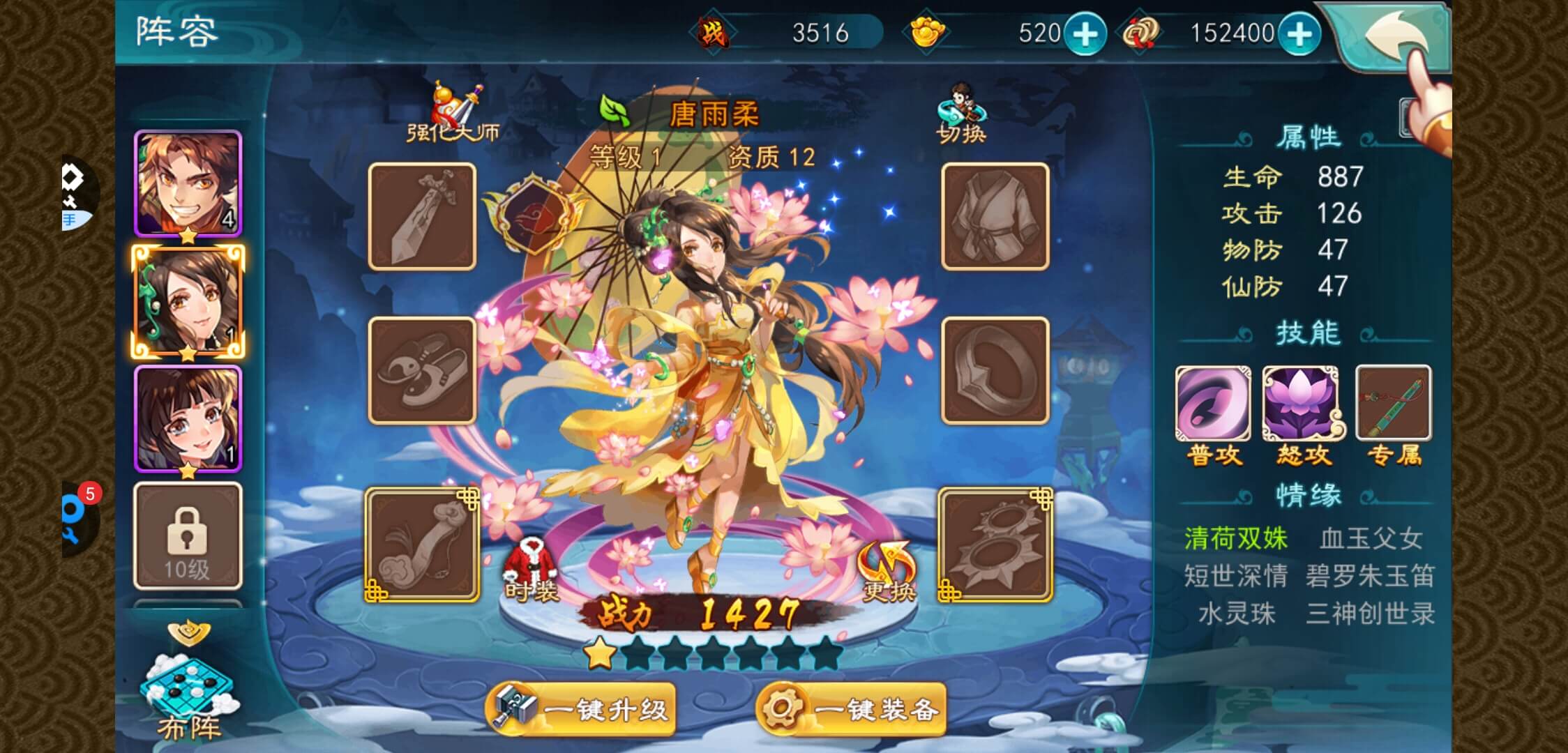Select the empty shoes slot
The image size is (1568, 753).
pyautogui.click(x=422, y=371)
